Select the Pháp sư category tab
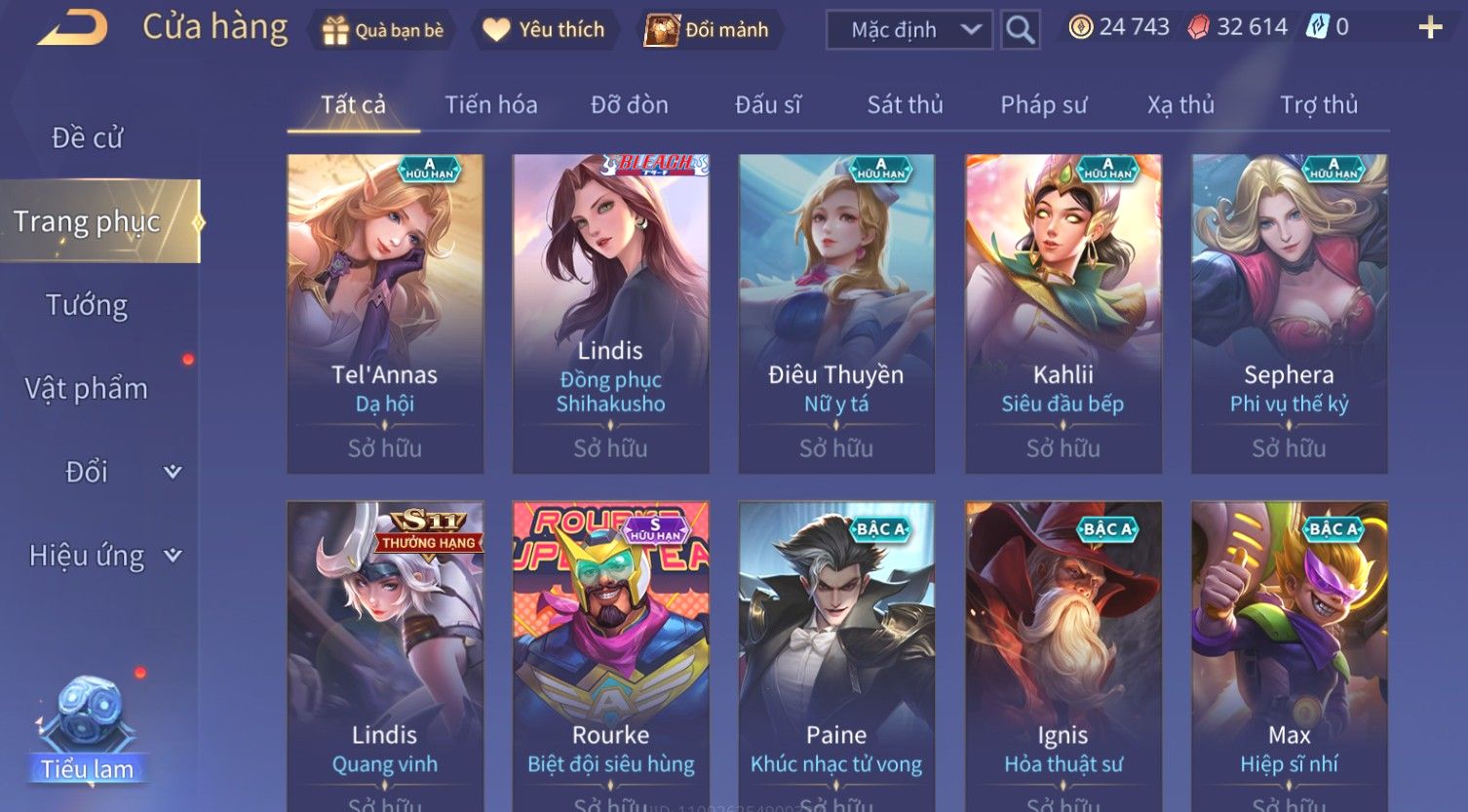Screen dimensions: 1468x812 click(1043, 104)
